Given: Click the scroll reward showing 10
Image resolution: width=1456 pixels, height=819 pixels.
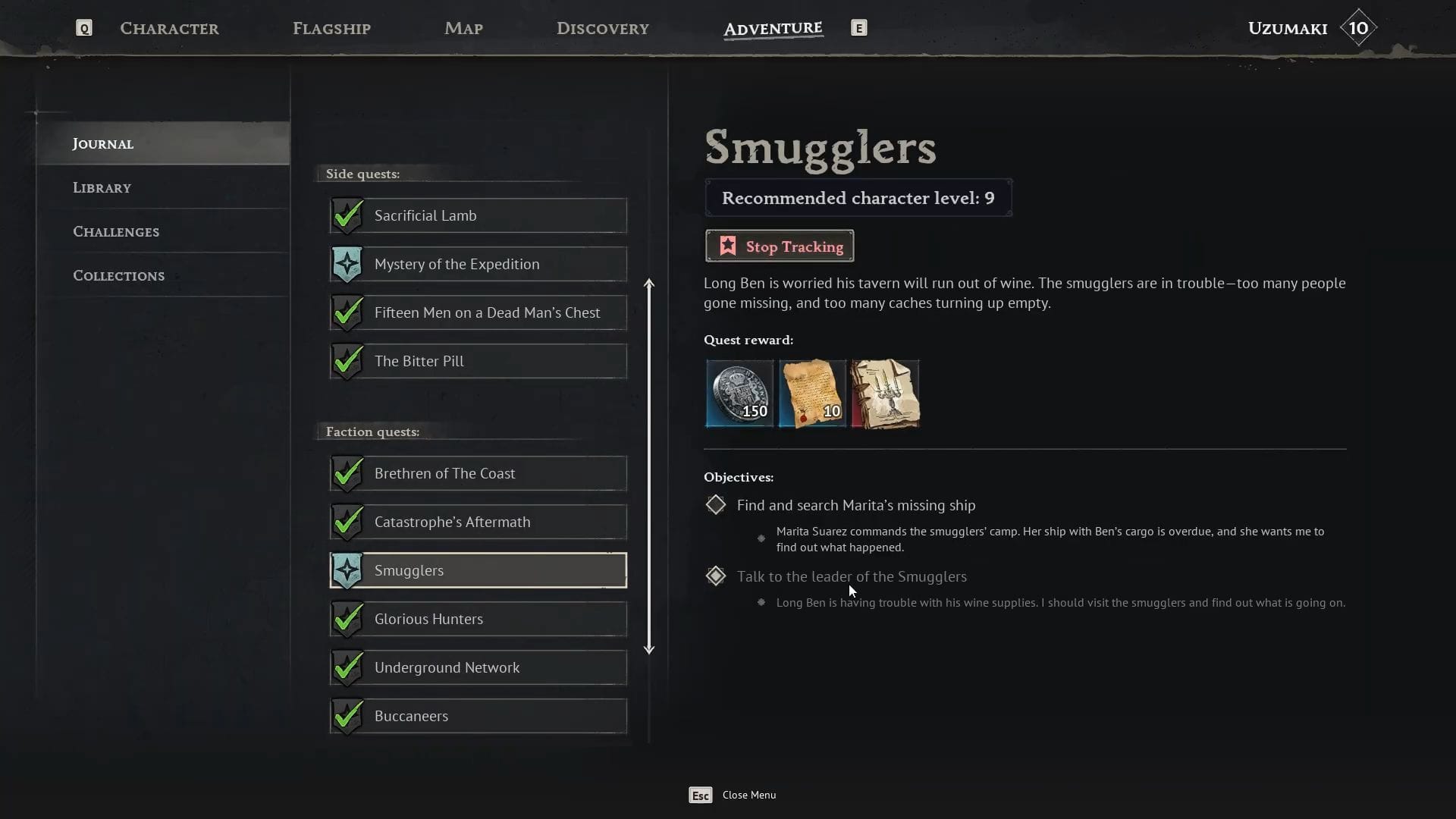Looking at the screenshot, I should pyautogui.click(x=811, y=394).
